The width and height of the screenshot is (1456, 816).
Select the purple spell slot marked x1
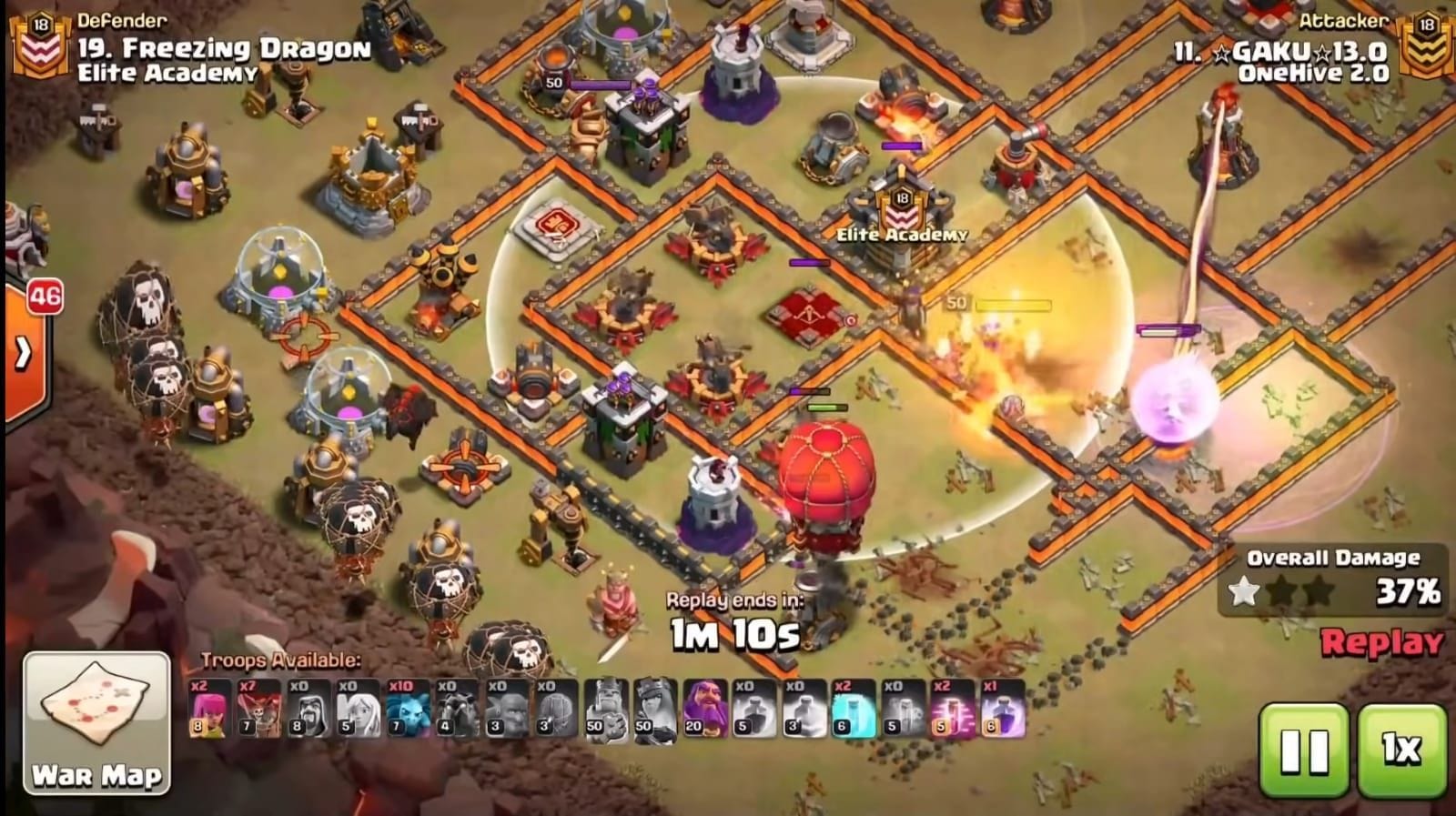pyautogui.click(x=1002, y=708)
